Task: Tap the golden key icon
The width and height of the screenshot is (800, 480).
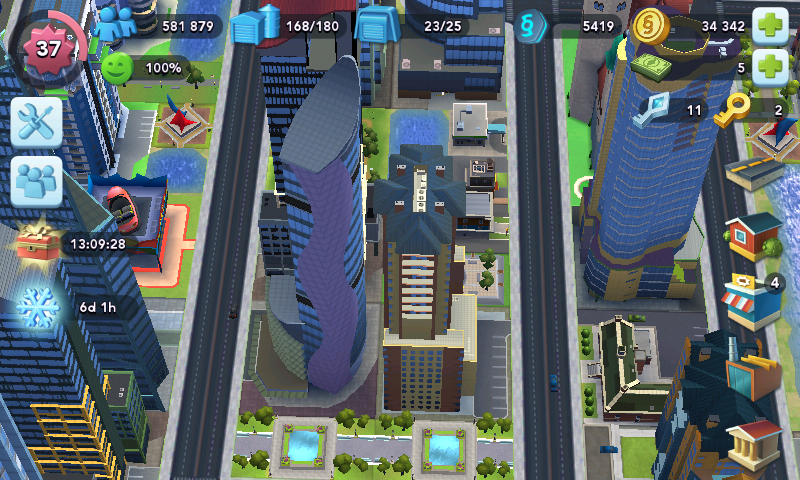Action: [x=734, y=109]
